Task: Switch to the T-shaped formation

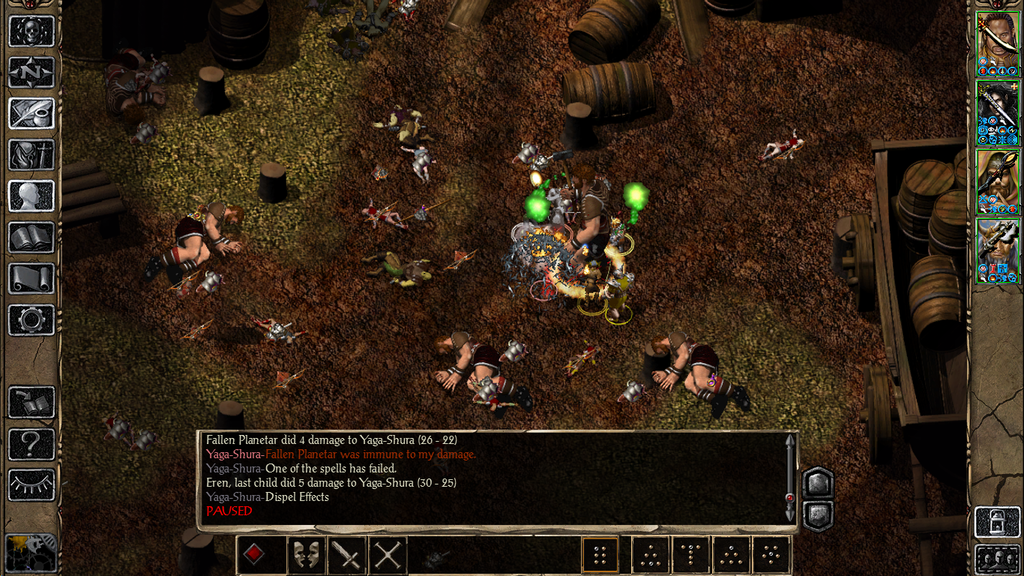Action: (x=690, y=555)
